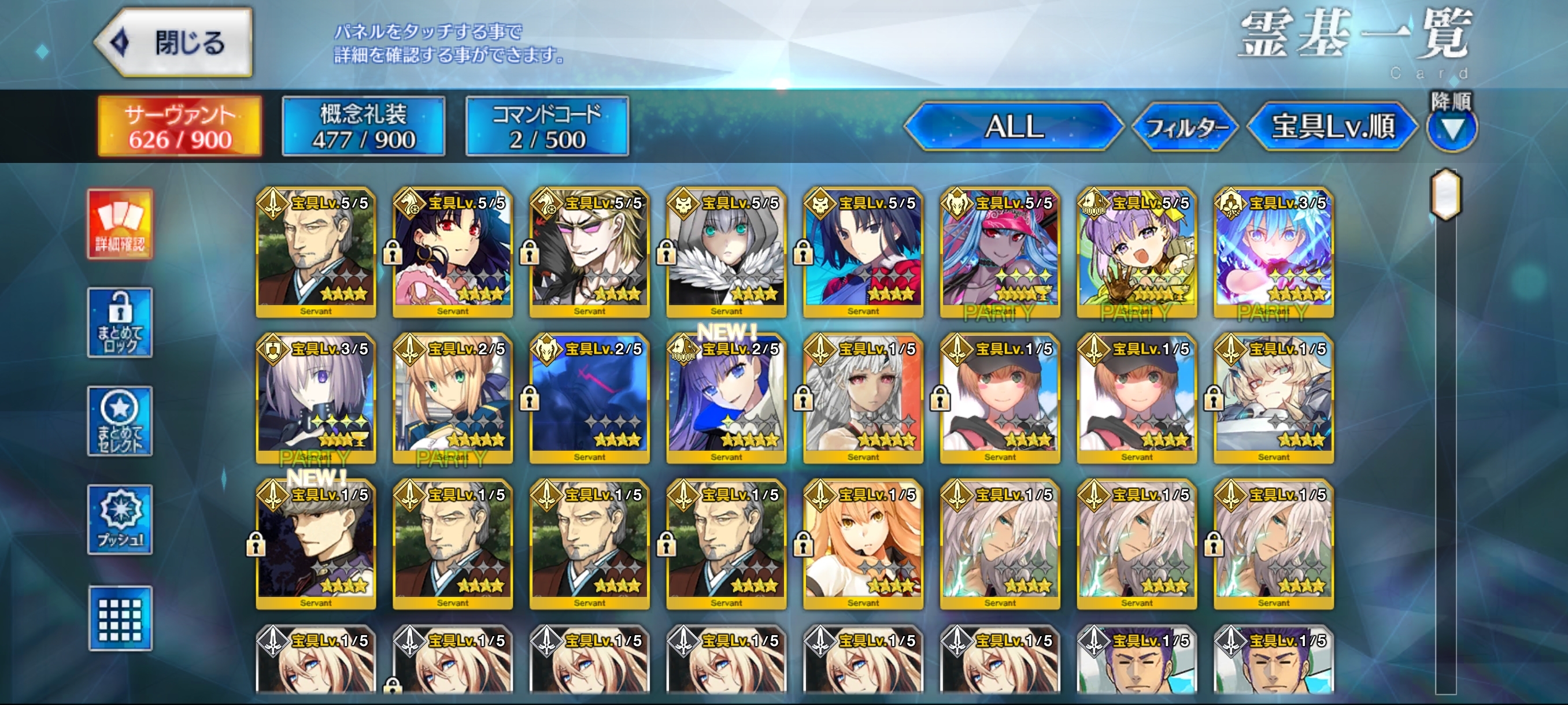Screen dimensions: 1568x705
Task: Switch to the サーヴァント tab
Action: pos(180,127)
